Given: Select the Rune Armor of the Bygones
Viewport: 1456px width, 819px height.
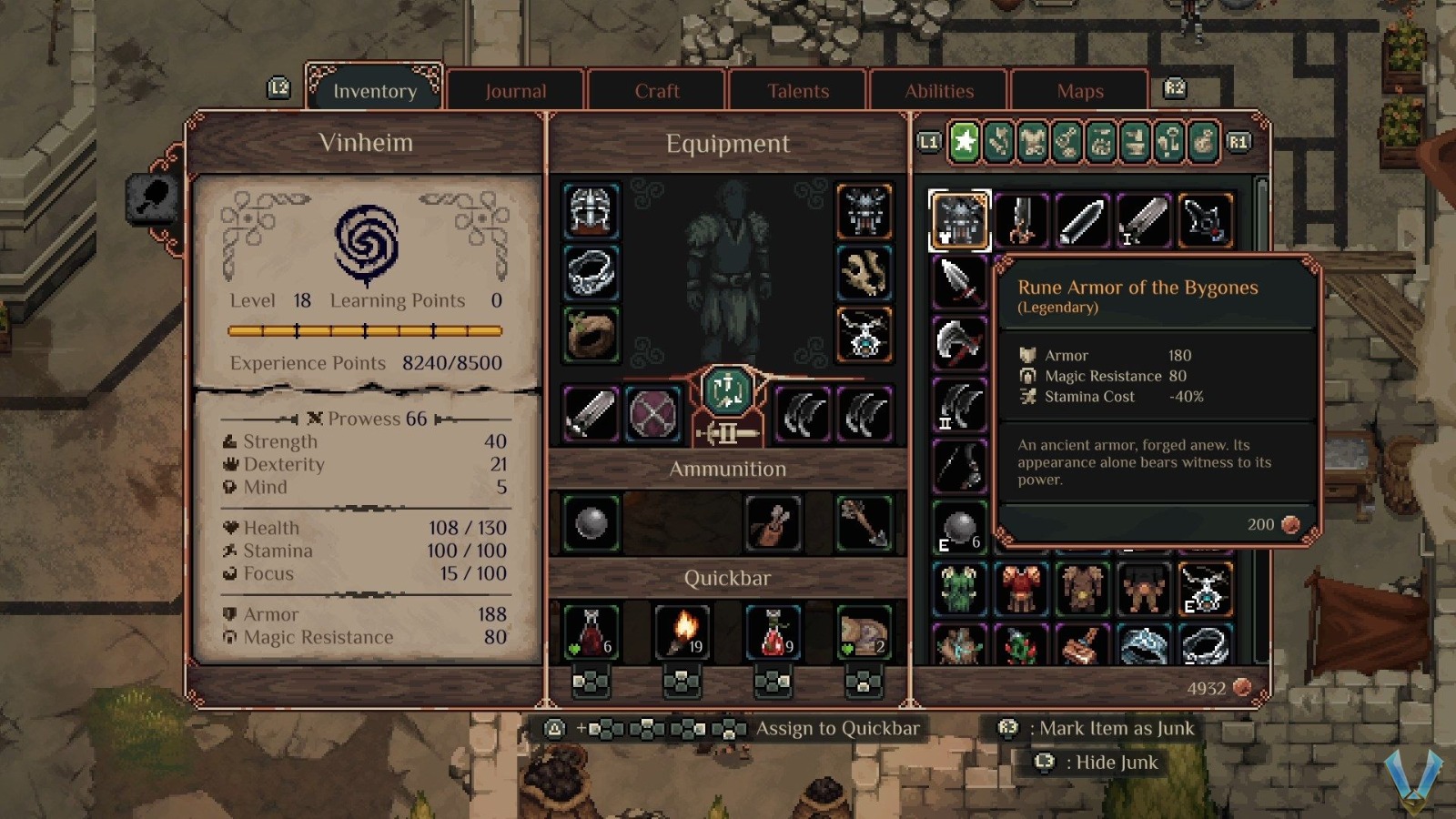Looking at the screenshot, I should click(x=960, y=218).
